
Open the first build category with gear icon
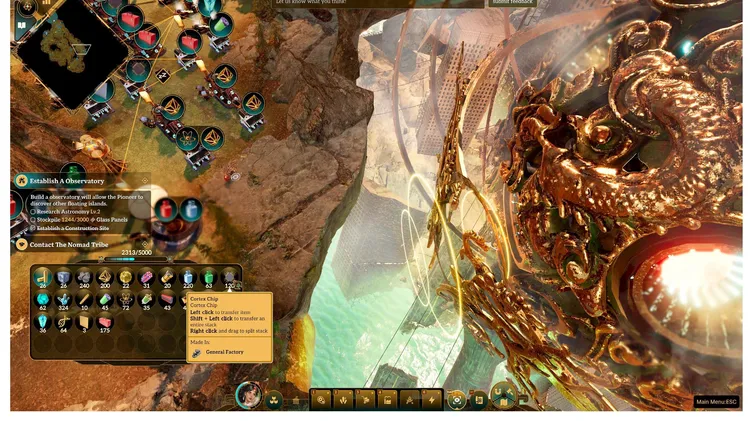click(321, 399)
